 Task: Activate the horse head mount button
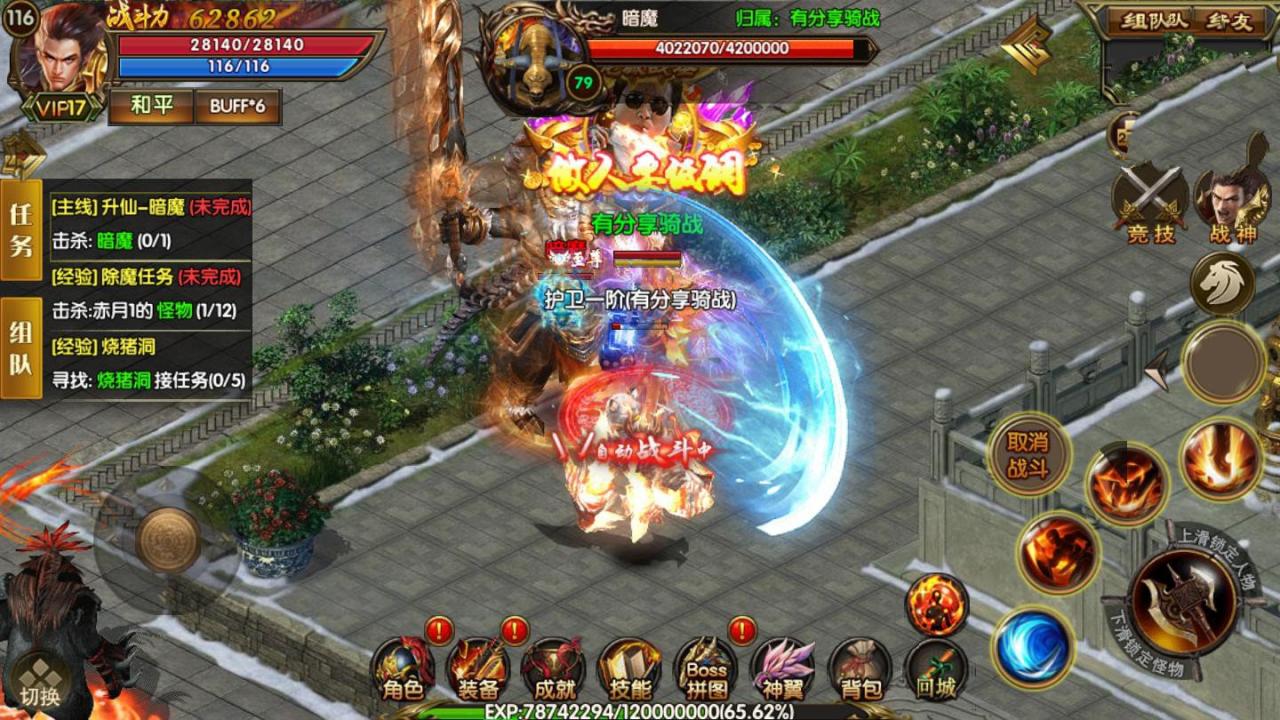click(1222, 284)
